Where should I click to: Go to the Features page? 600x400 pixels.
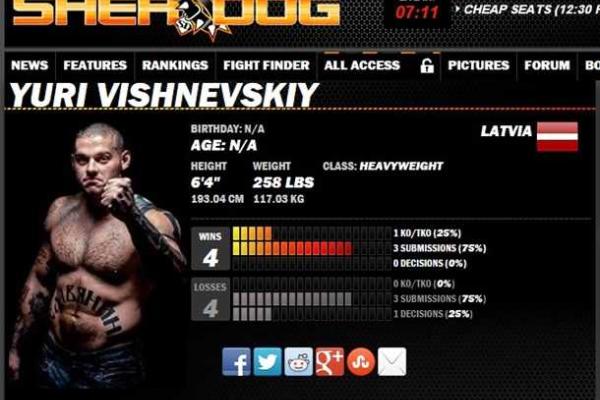pos(95,66)
